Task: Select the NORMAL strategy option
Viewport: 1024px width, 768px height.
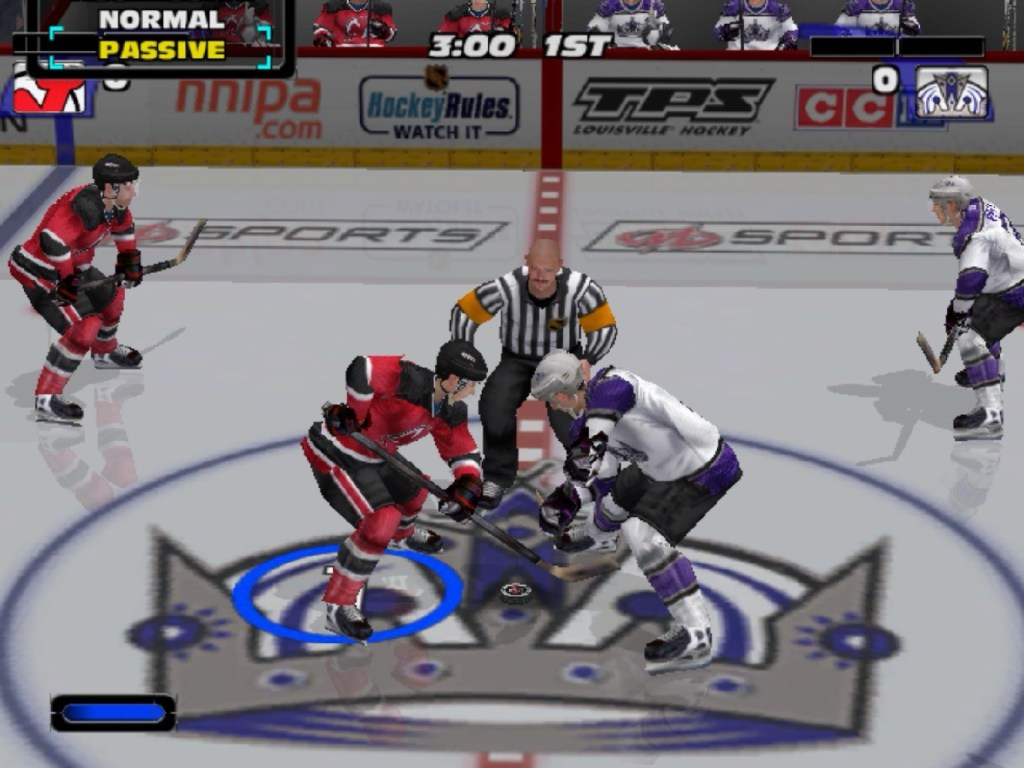Action: [161, 19]
